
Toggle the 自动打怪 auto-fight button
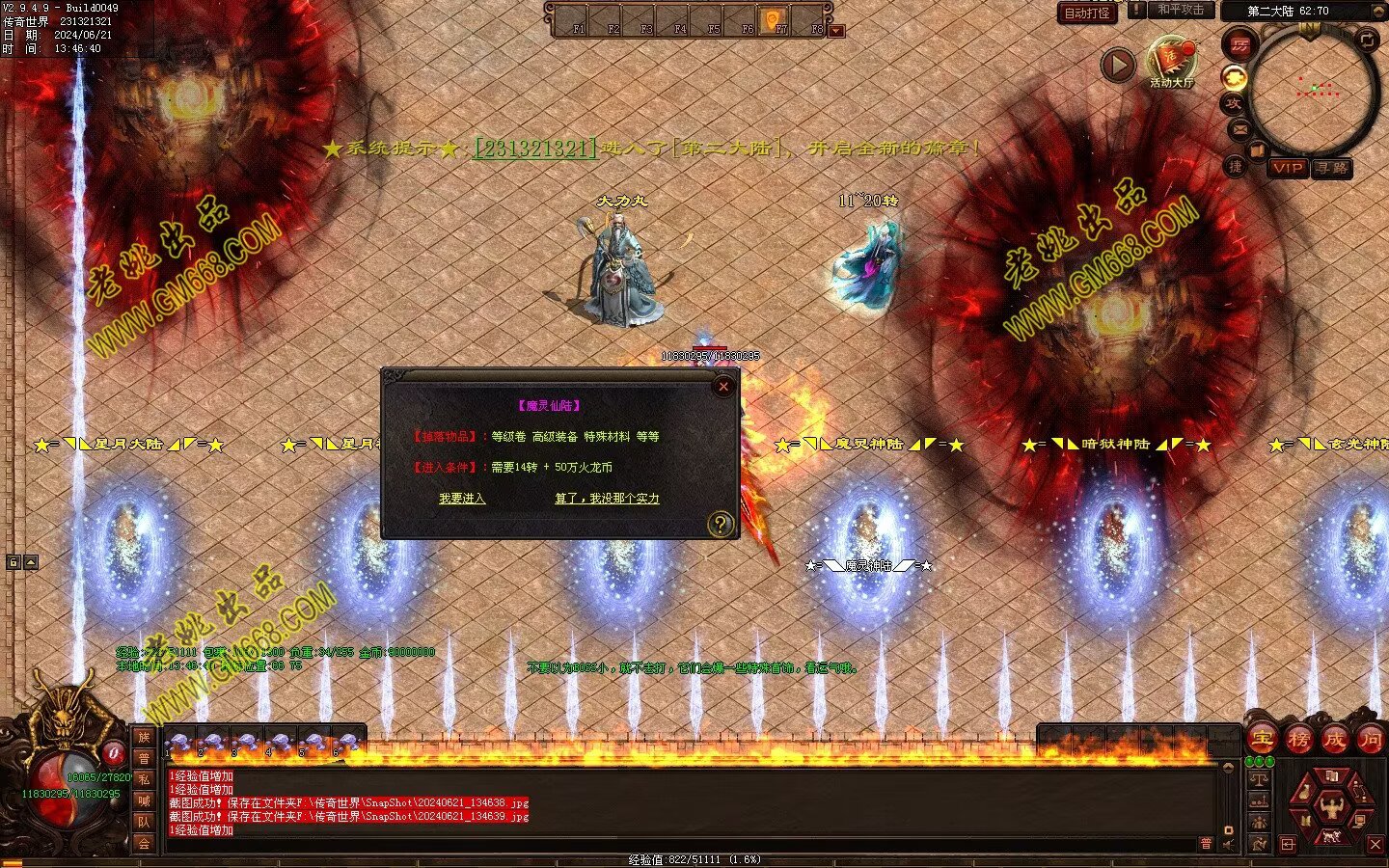[x=1087, y=13]
